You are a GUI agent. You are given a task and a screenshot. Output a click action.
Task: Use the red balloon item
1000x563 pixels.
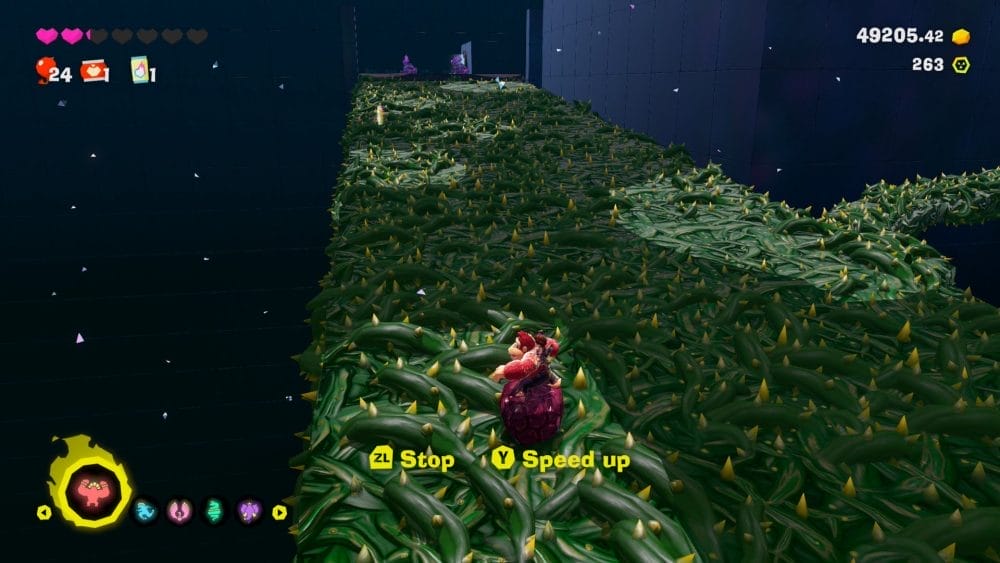coord(45,69)
